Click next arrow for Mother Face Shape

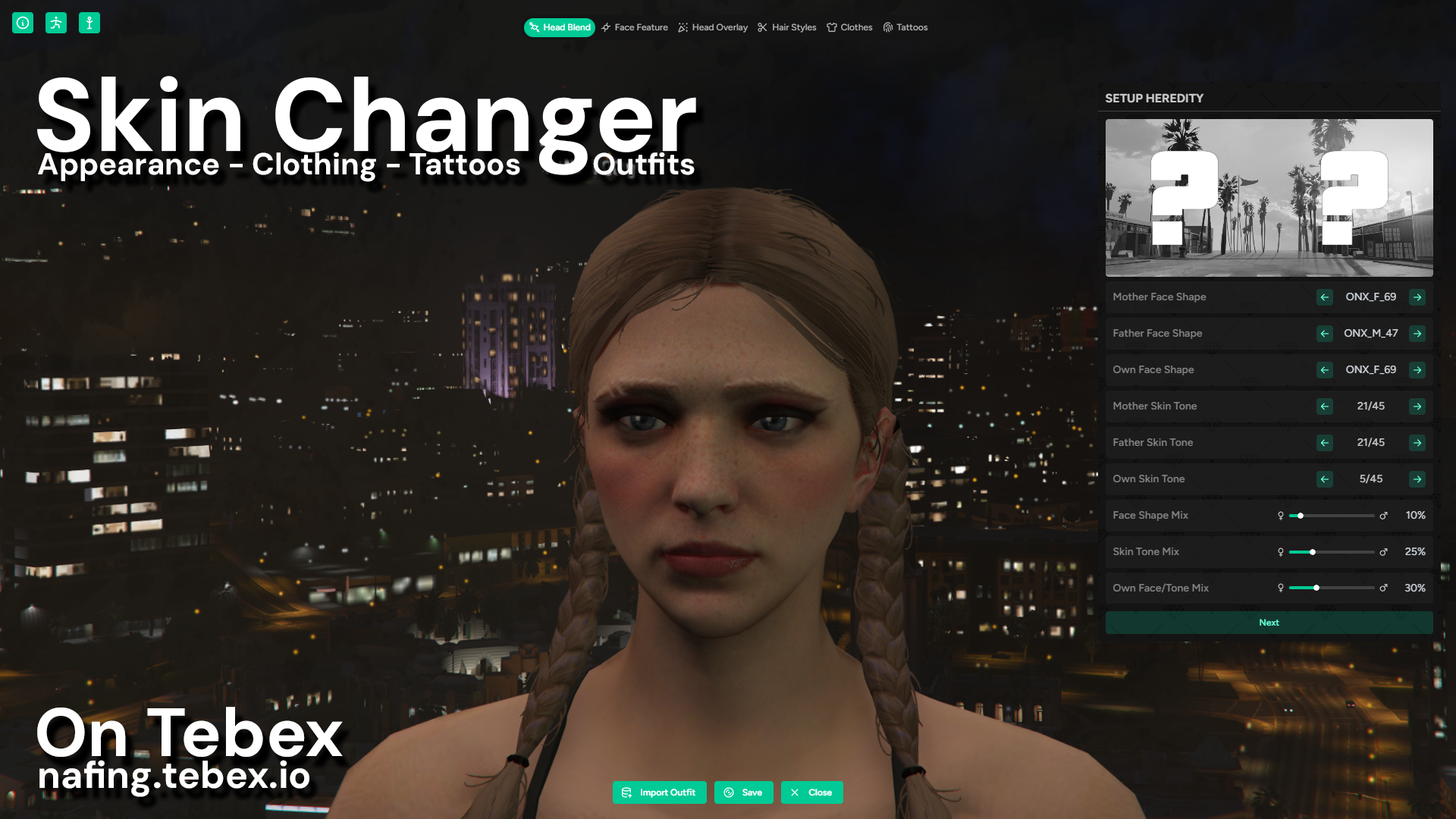click(x=1417, y=297)
